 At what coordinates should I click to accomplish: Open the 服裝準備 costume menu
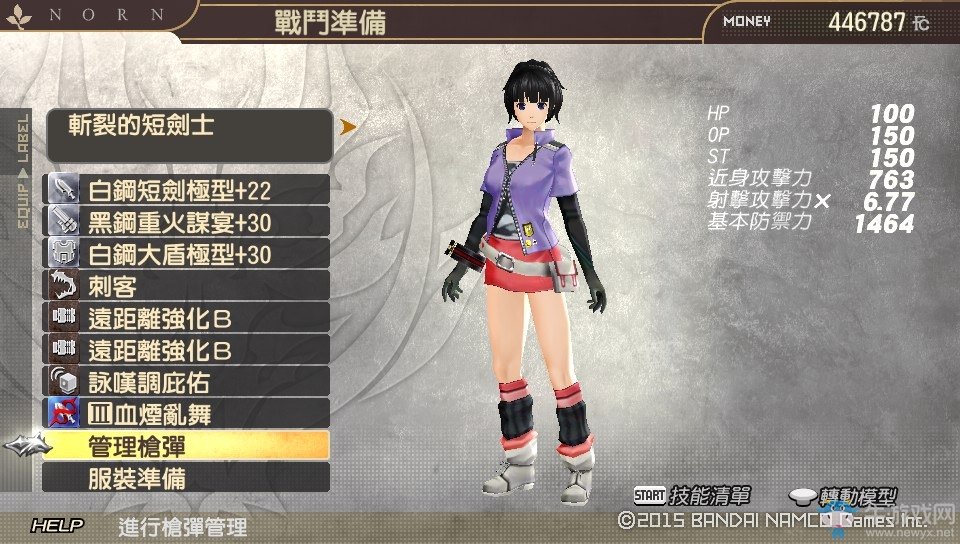coord(187,478)
